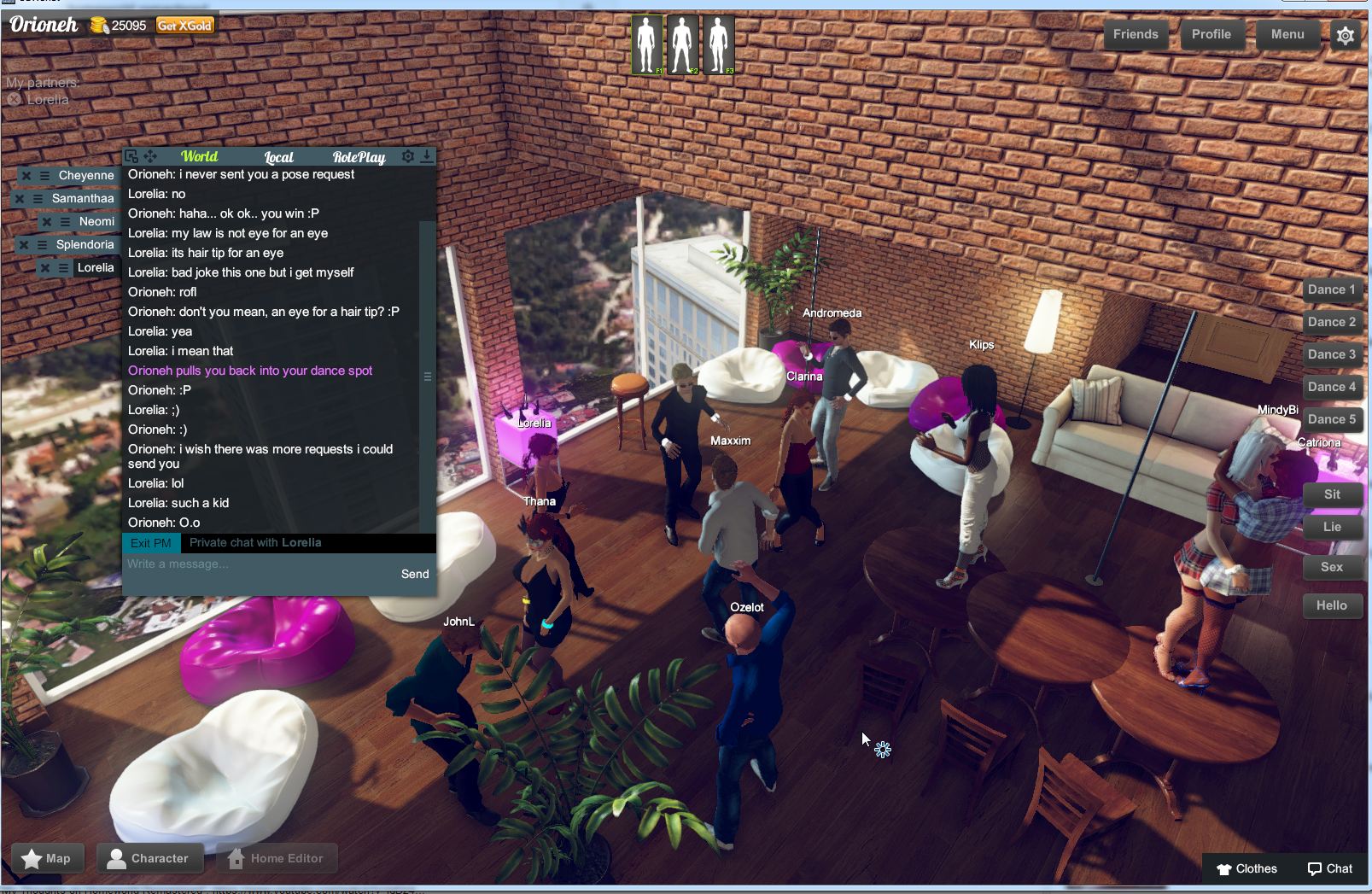Open the options menu next to Neomi
The width and height of the screenshot is (1372, 894).
pos(65,221)
